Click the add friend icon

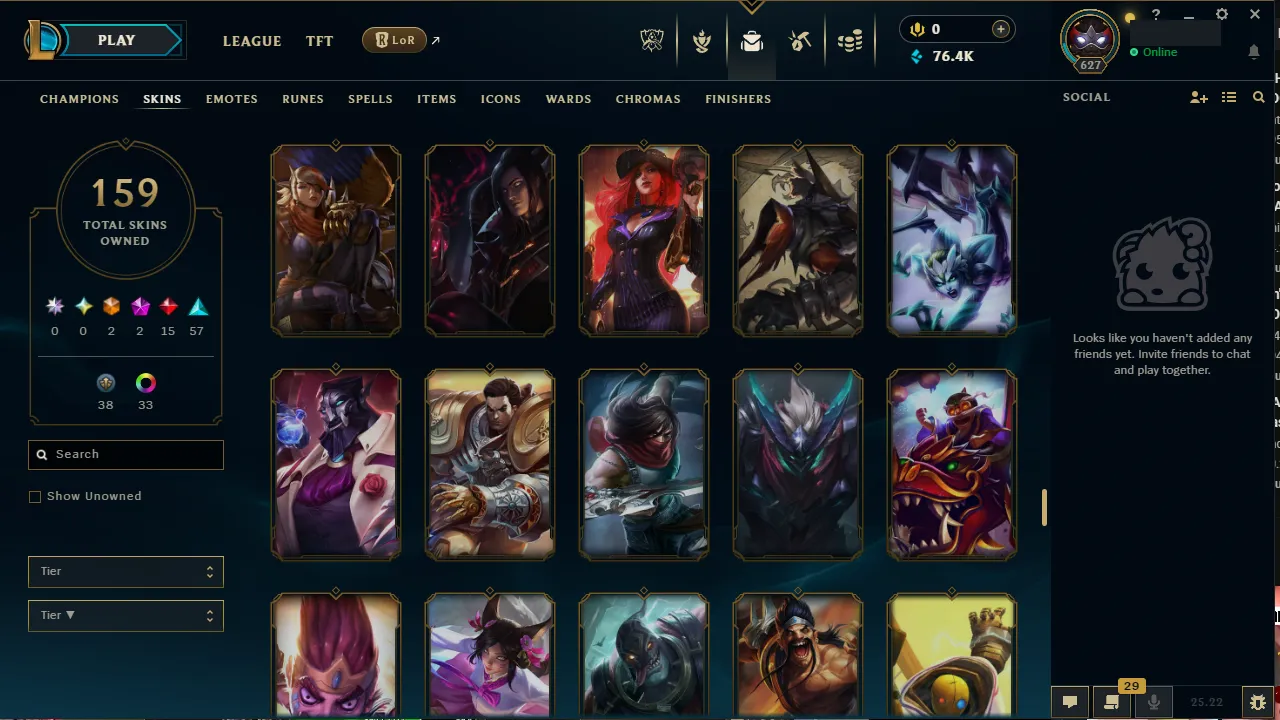(1199, 97)
